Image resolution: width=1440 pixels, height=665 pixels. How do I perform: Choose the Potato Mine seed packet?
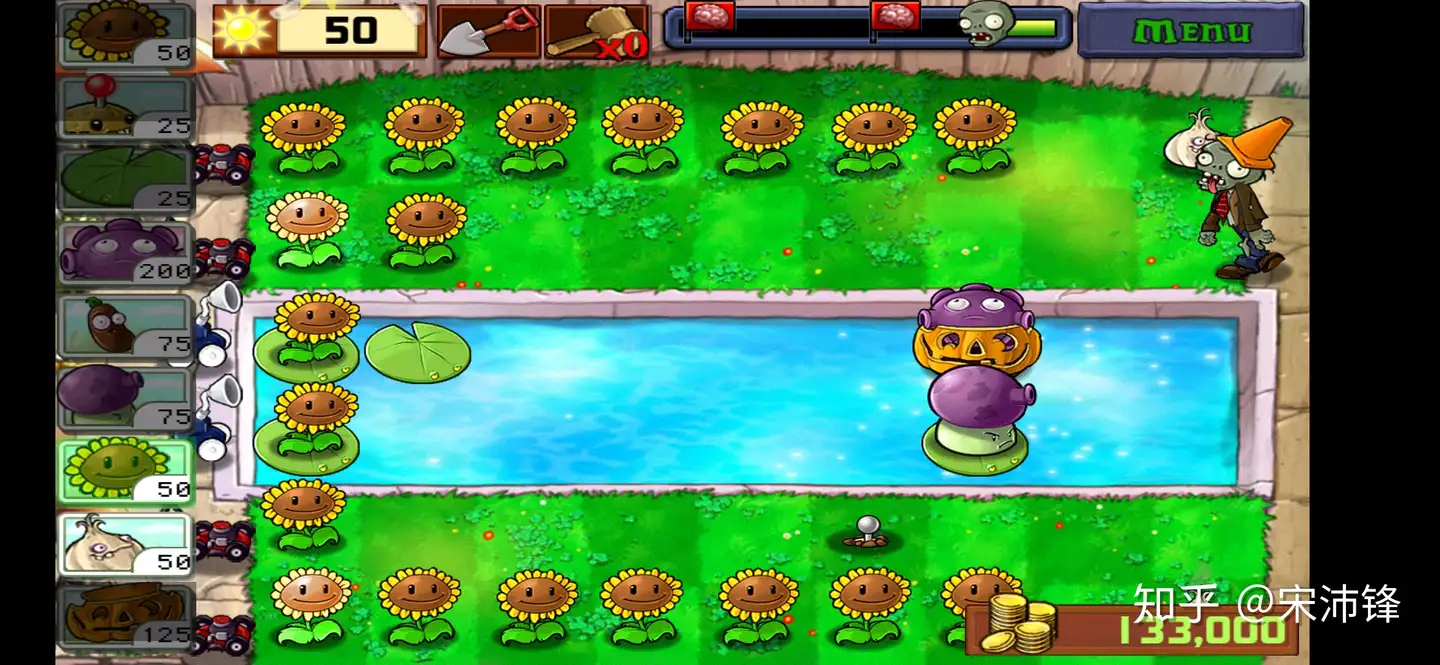[126, 107]
